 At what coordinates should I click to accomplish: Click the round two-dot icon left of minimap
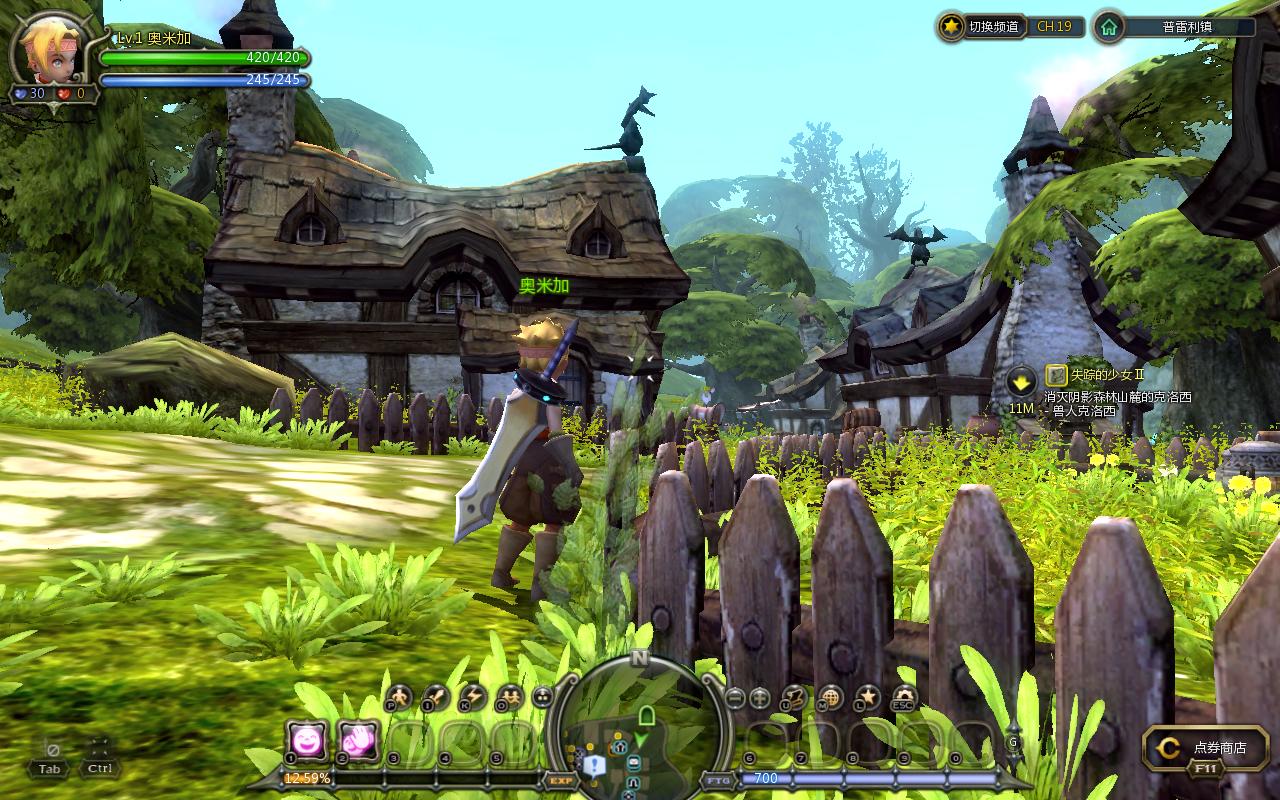point(543,698)
